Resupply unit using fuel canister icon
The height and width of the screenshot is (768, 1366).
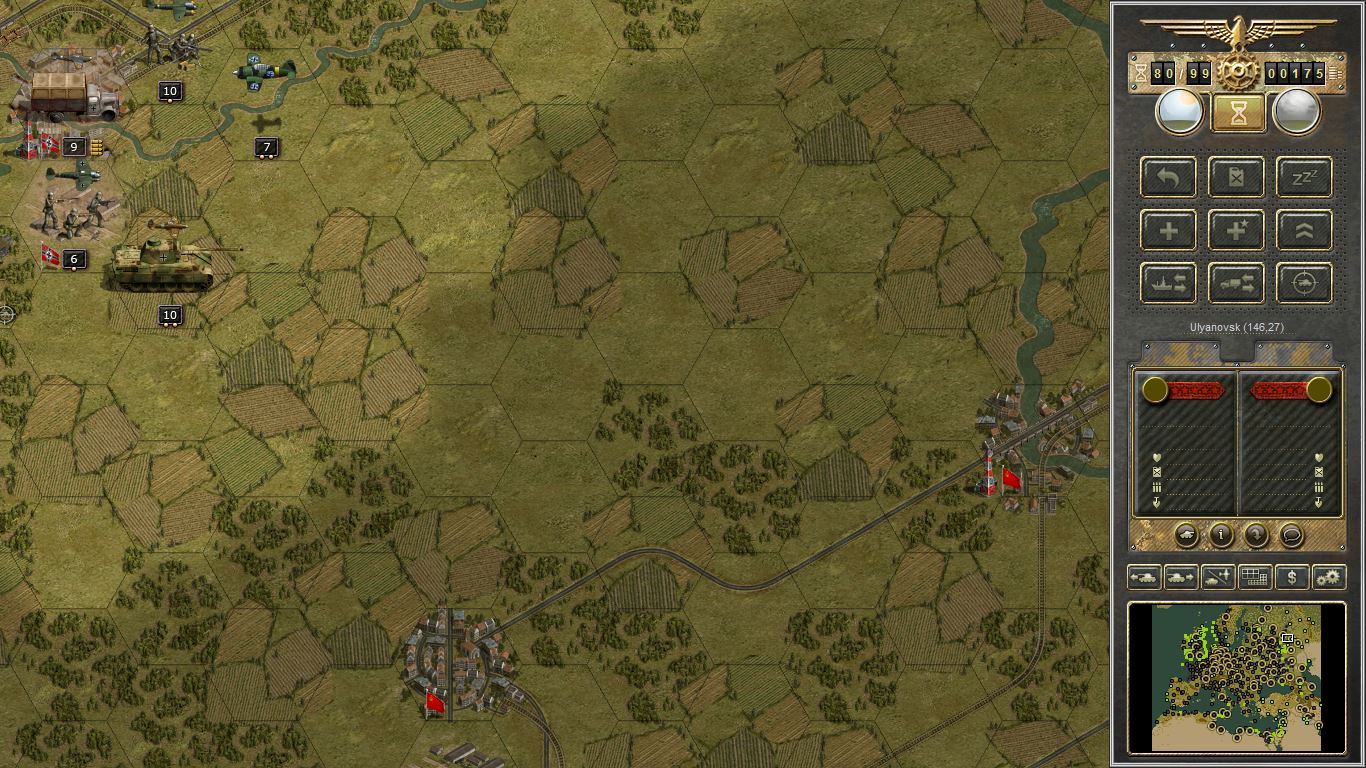1236,177
